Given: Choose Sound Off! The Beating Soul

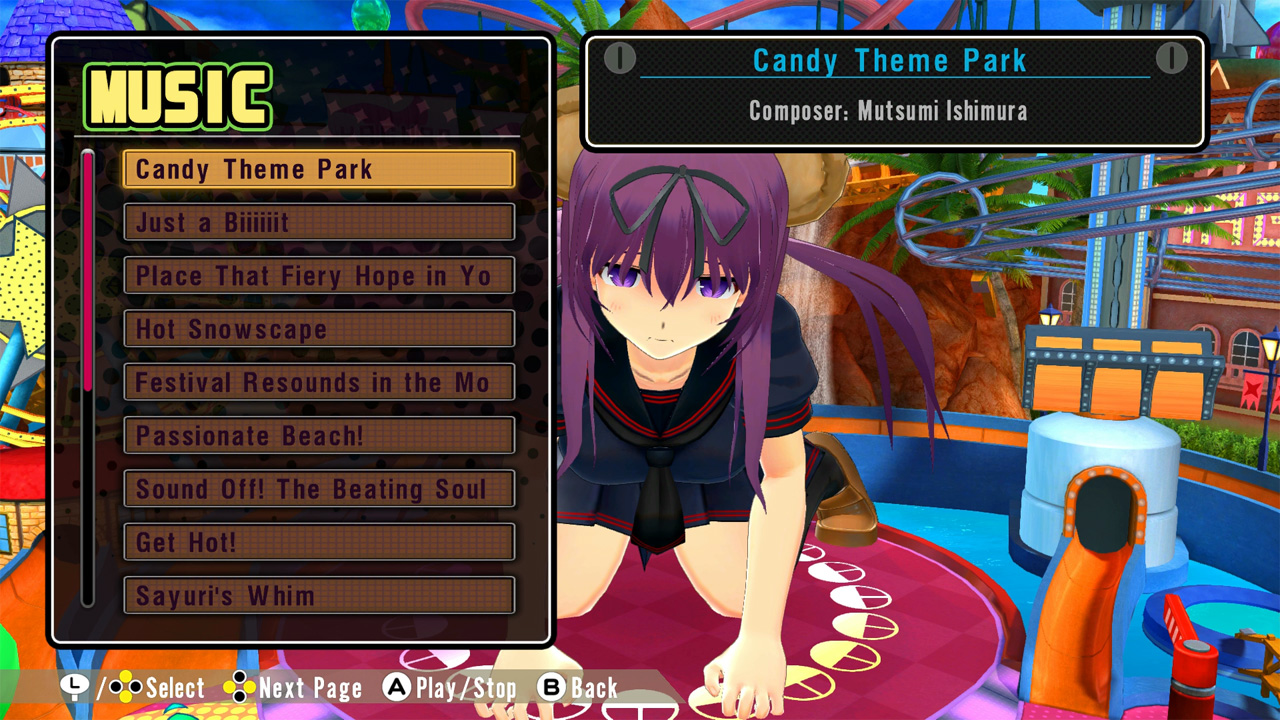Looking at the screenshot, I should point(318,490).
